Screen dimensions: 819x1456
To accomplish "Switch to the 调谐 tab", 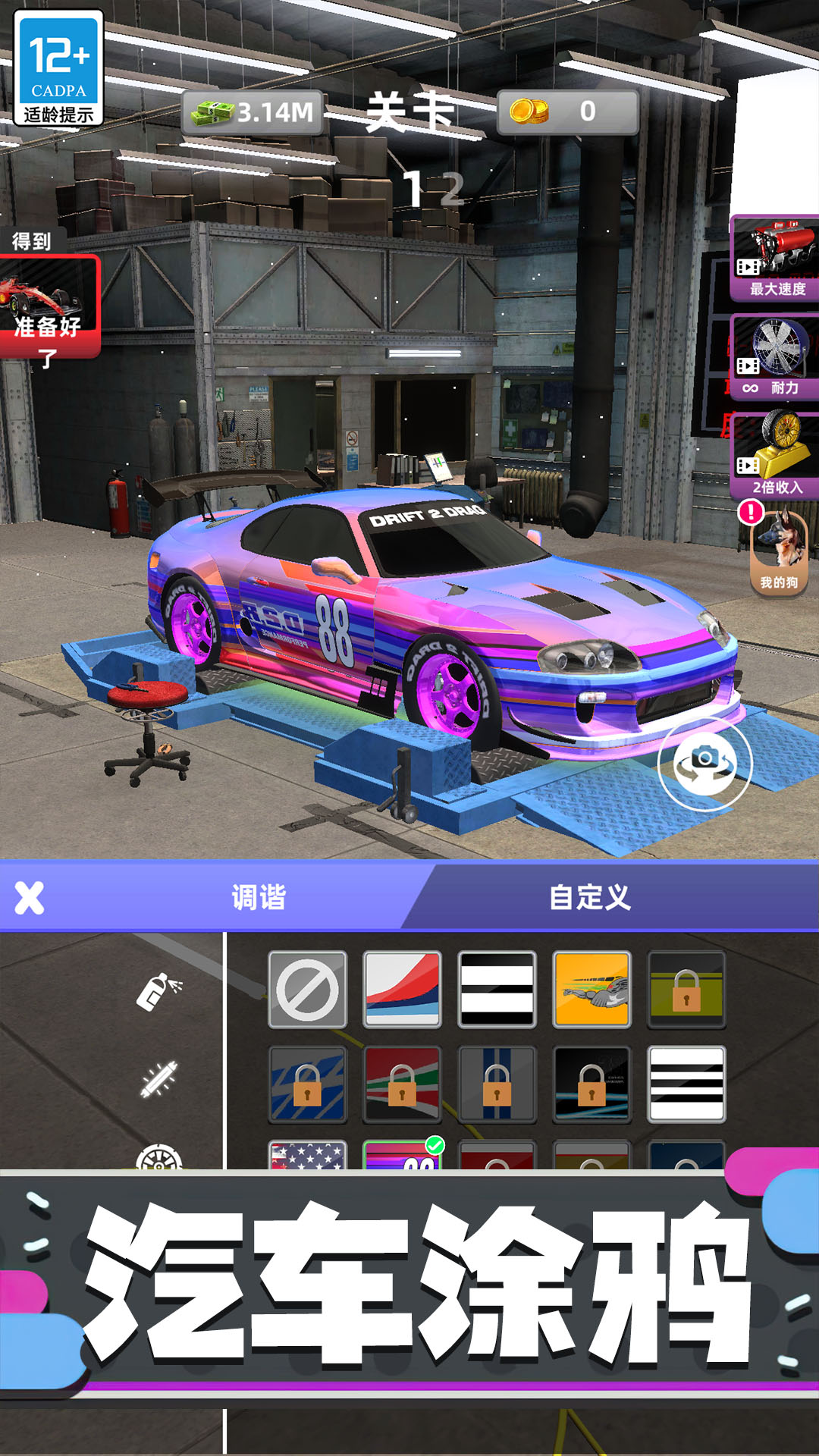I will pyautogui.click(x=258, y=898).
